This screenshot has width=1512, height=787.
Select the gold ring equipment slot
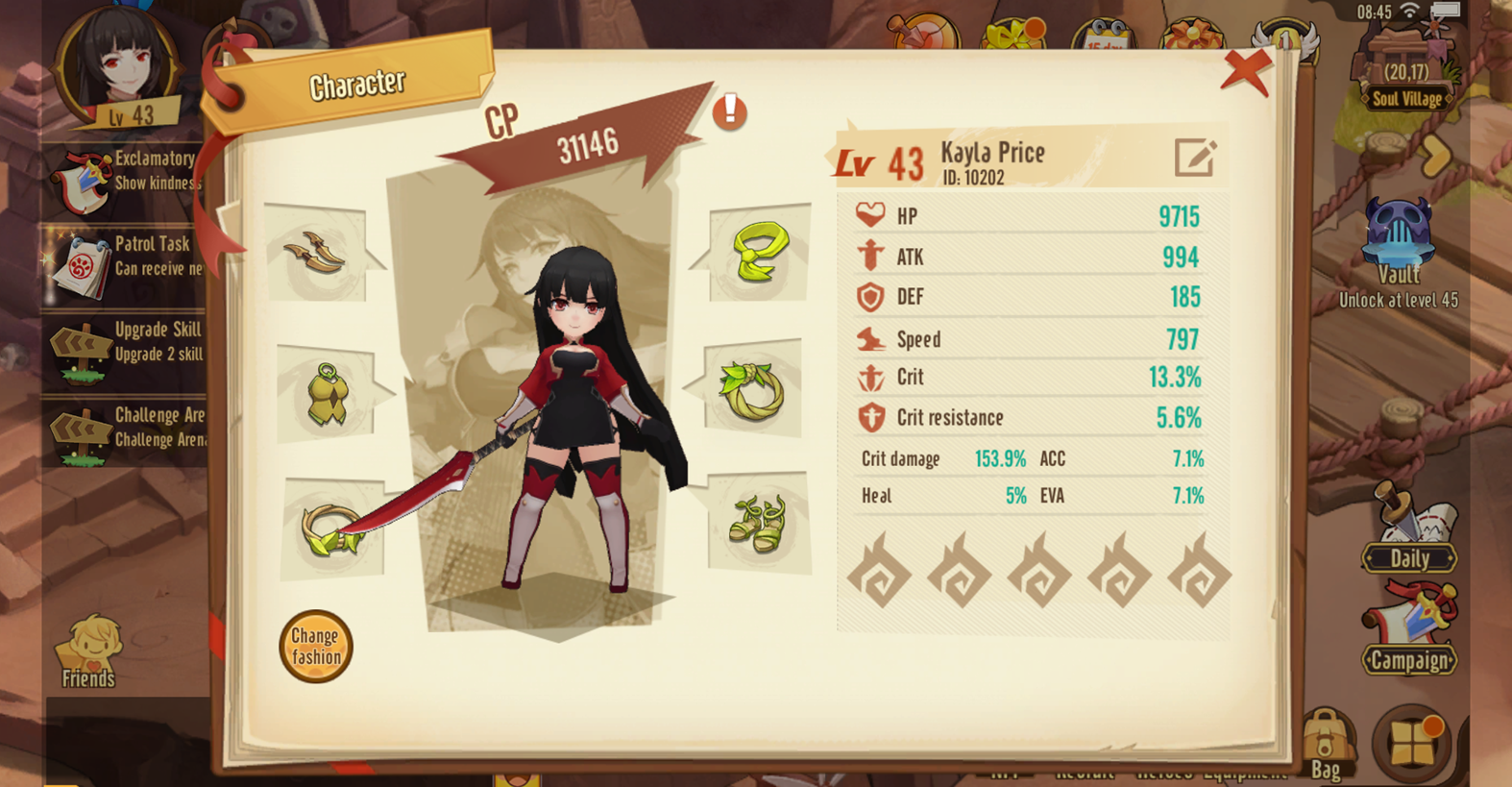point(331,530)
